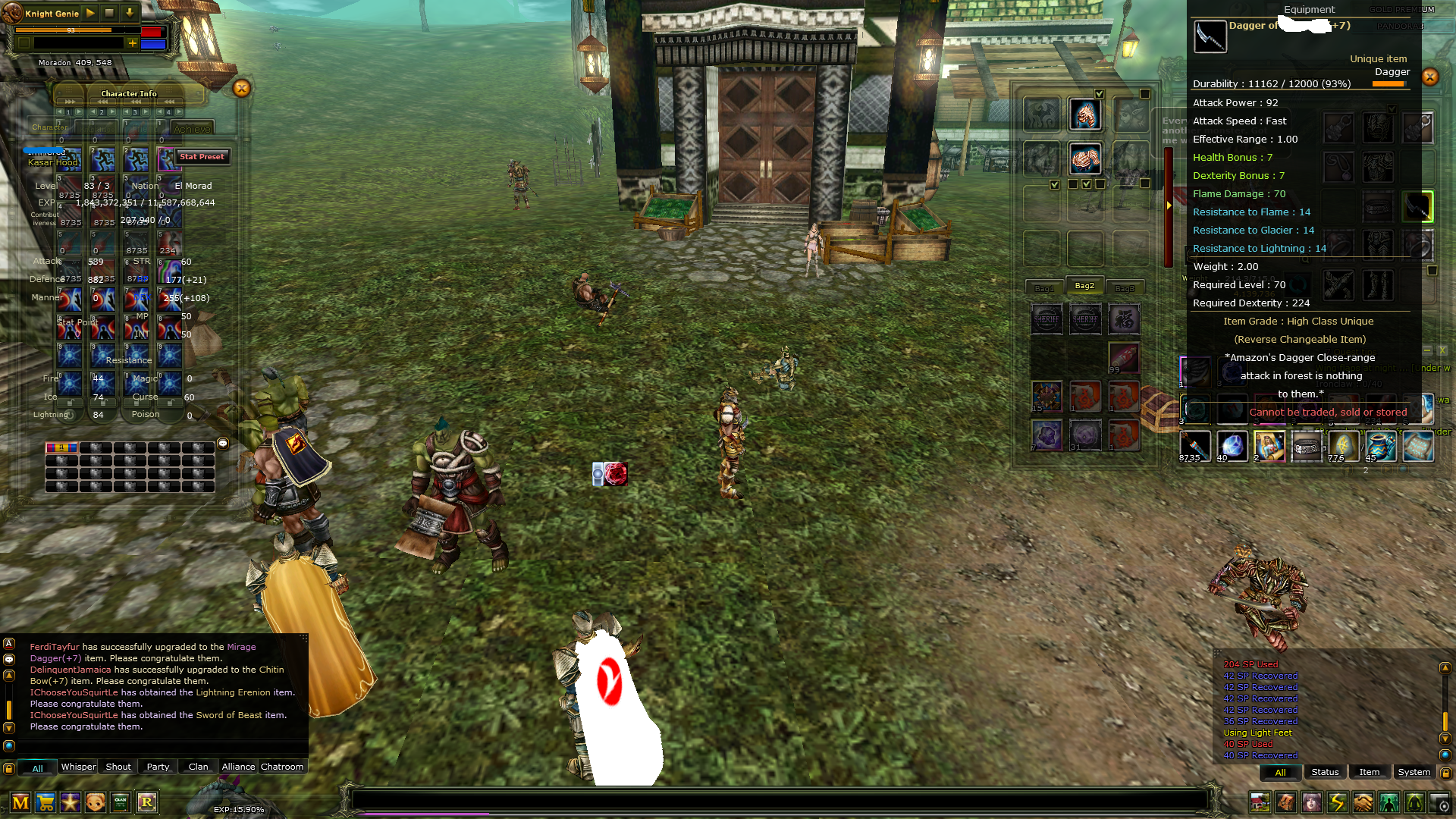The width and height of the screenshot is (1456, 819).
Task: Switch inventory to Bag3 tab
Action: [x=1125, y=287]
